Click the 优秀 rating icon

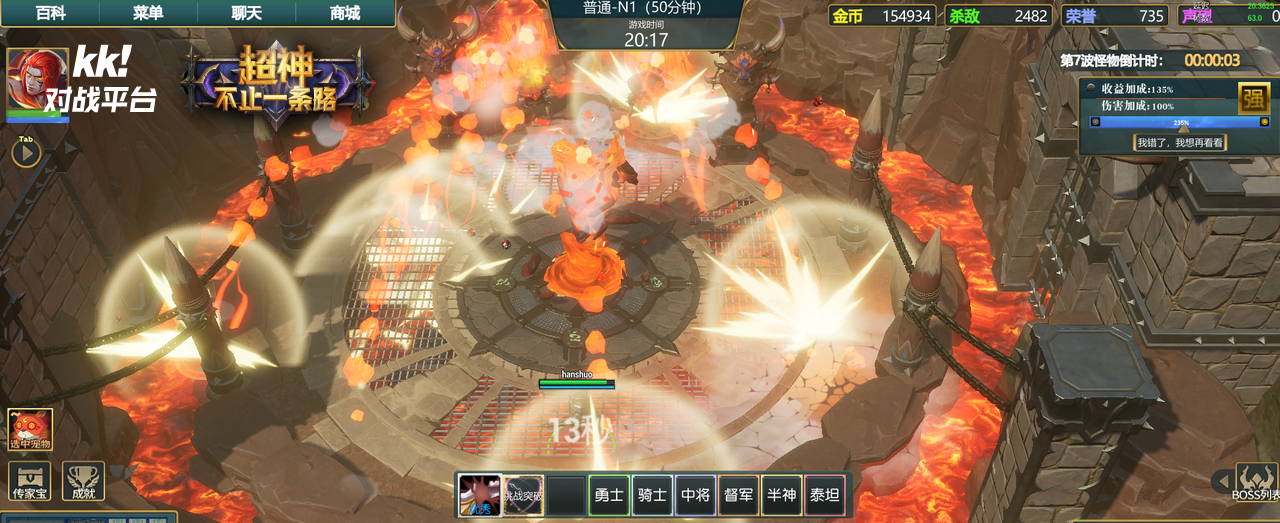coord(480,494)
